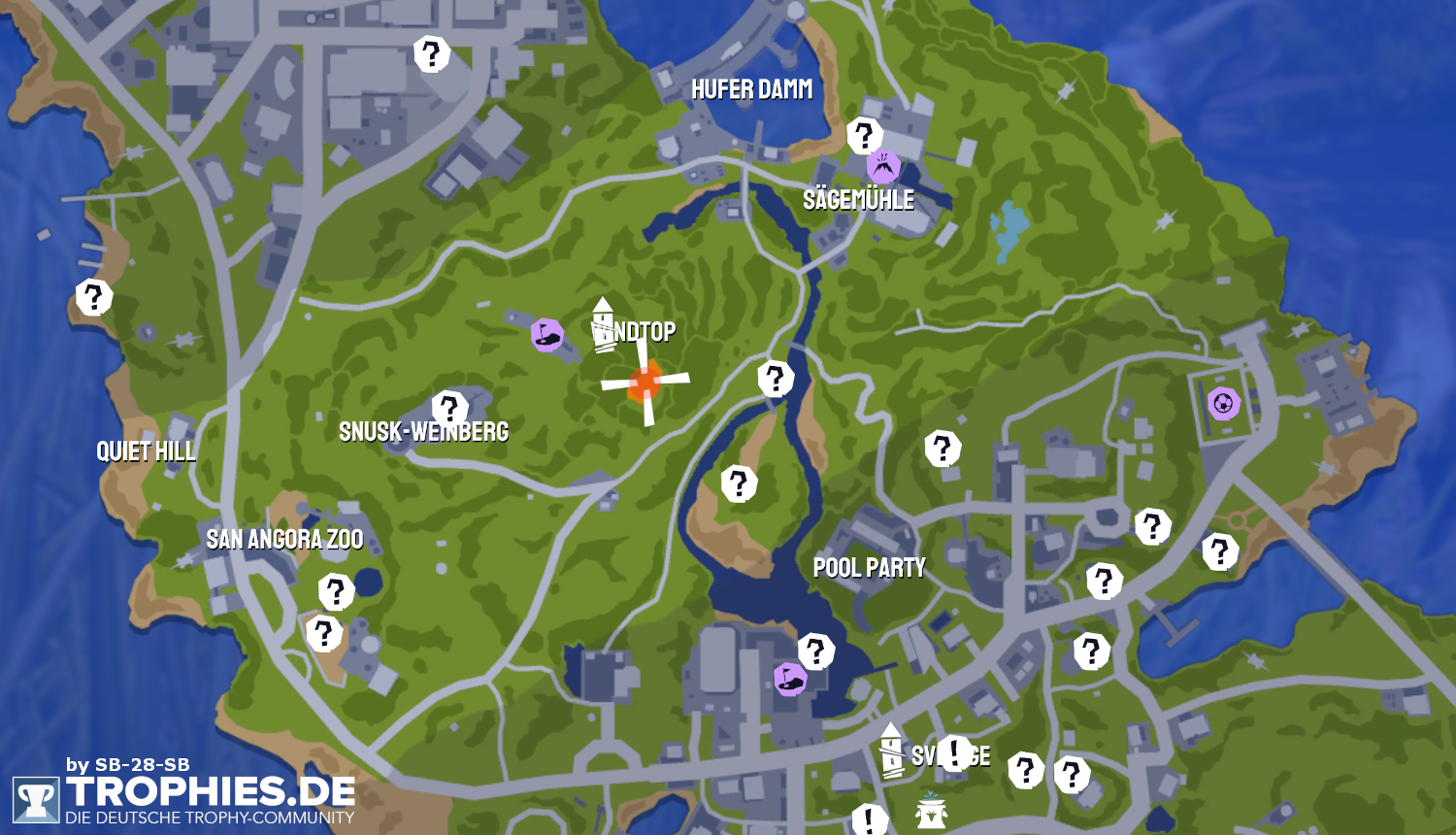The width and height of the screenshot is (1456, 835).
Task: Select the purple volcano icon at Sägemühle
Action: click(883, 166)
